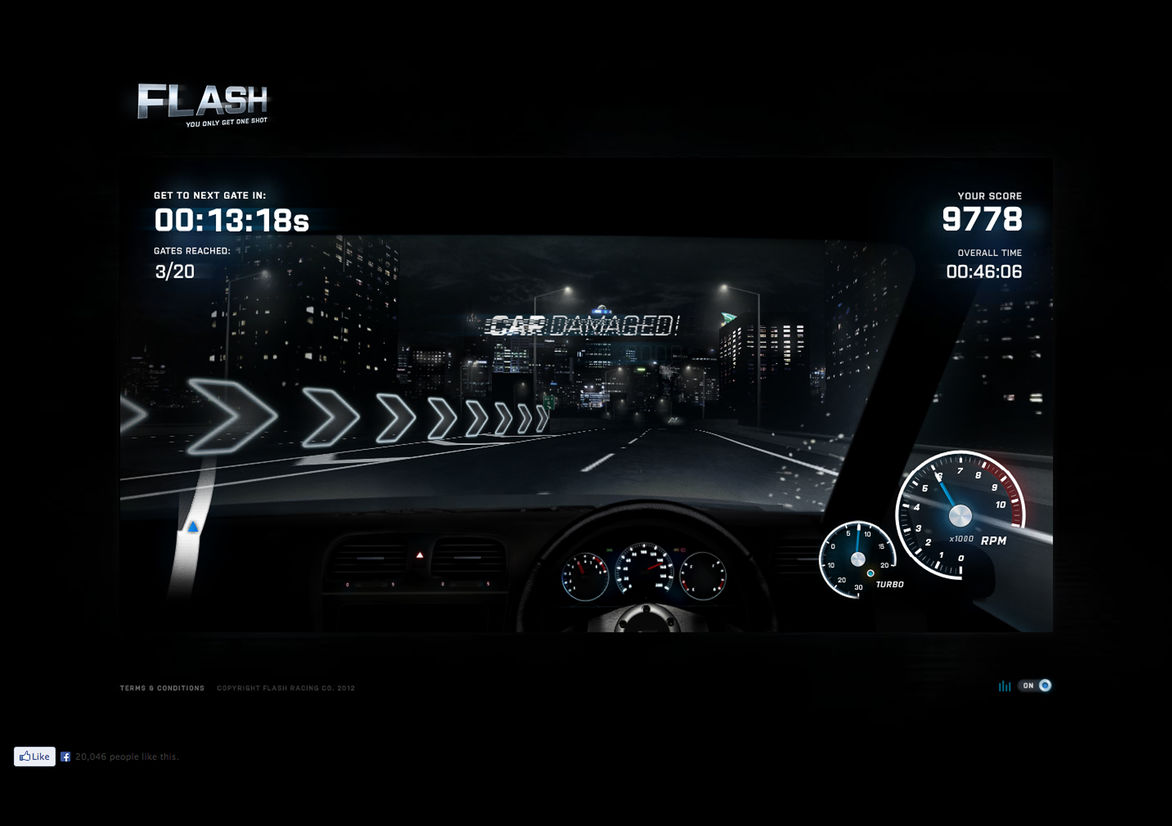Click the FLASH logo
The height and width of the screenshot is (826, 1172).
pos(203,102)
